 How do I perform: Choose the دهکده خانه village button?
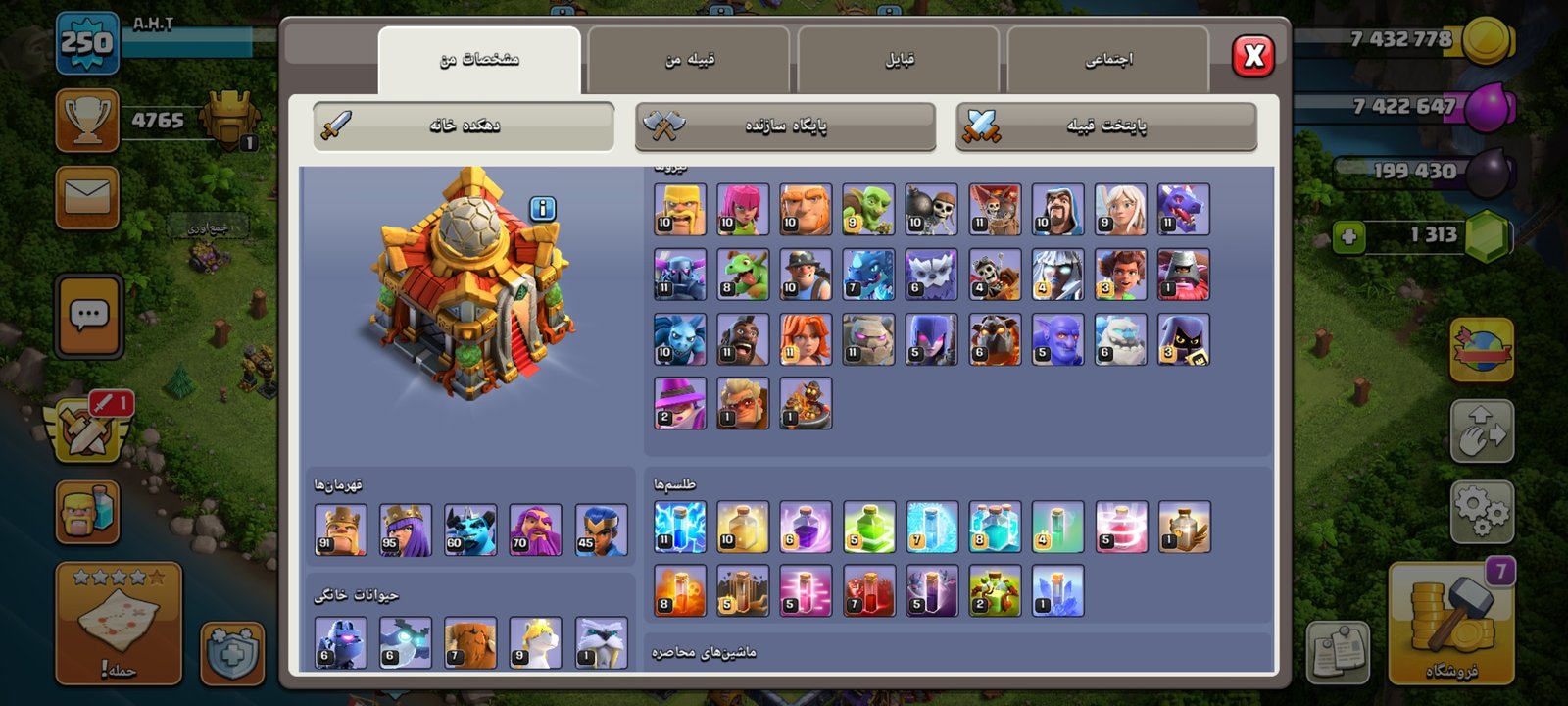click(464, 126)
